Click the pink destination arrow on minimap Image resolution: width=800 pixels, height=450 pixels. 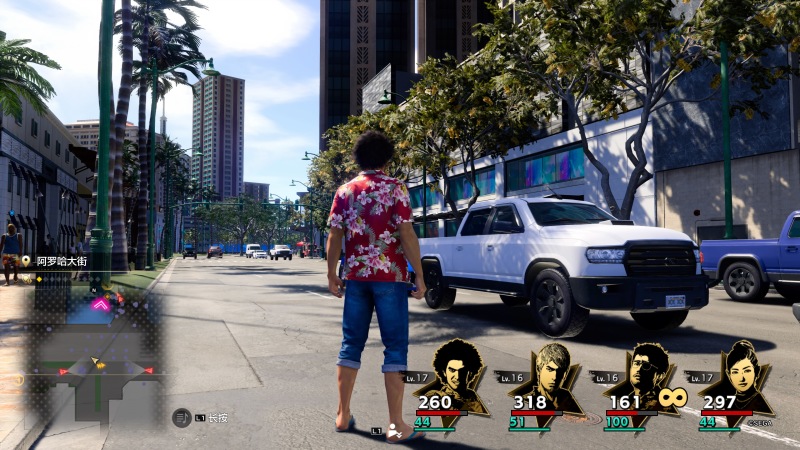pyautogui.click(x=100, y=303)
